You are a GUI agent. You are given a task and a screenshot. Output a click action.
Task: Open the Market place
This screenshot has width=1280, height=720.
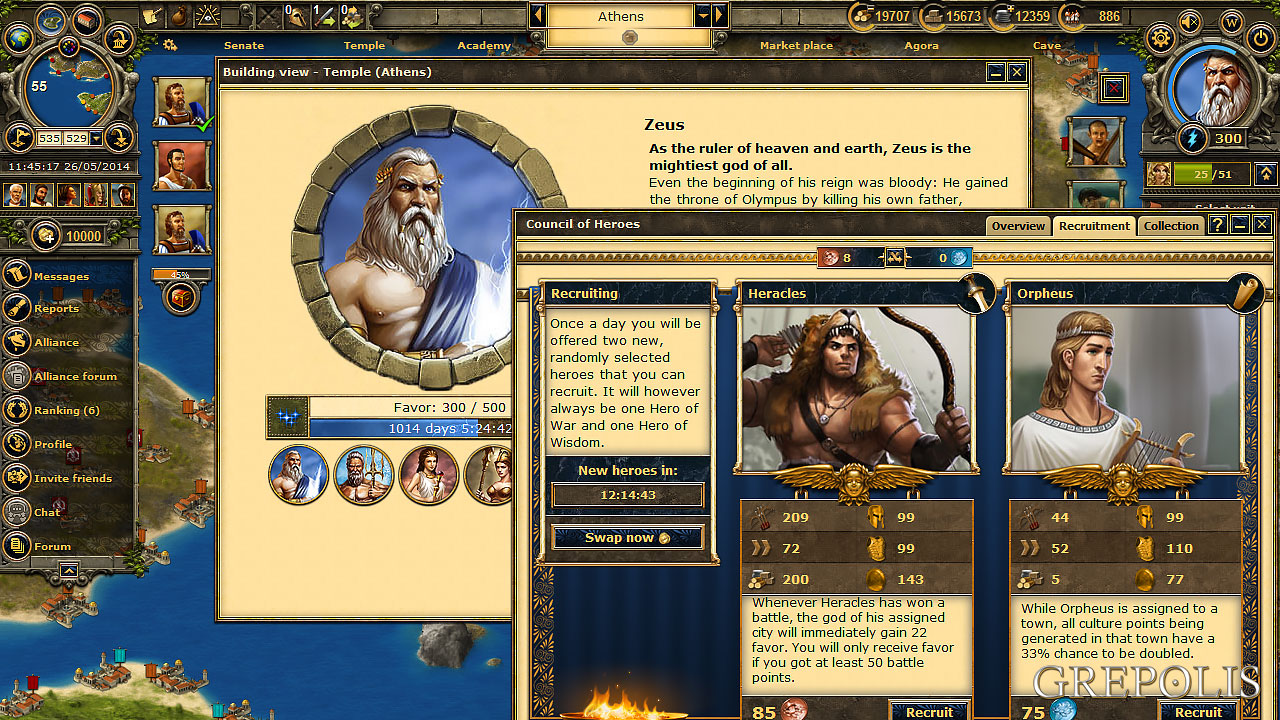point(796,46)
